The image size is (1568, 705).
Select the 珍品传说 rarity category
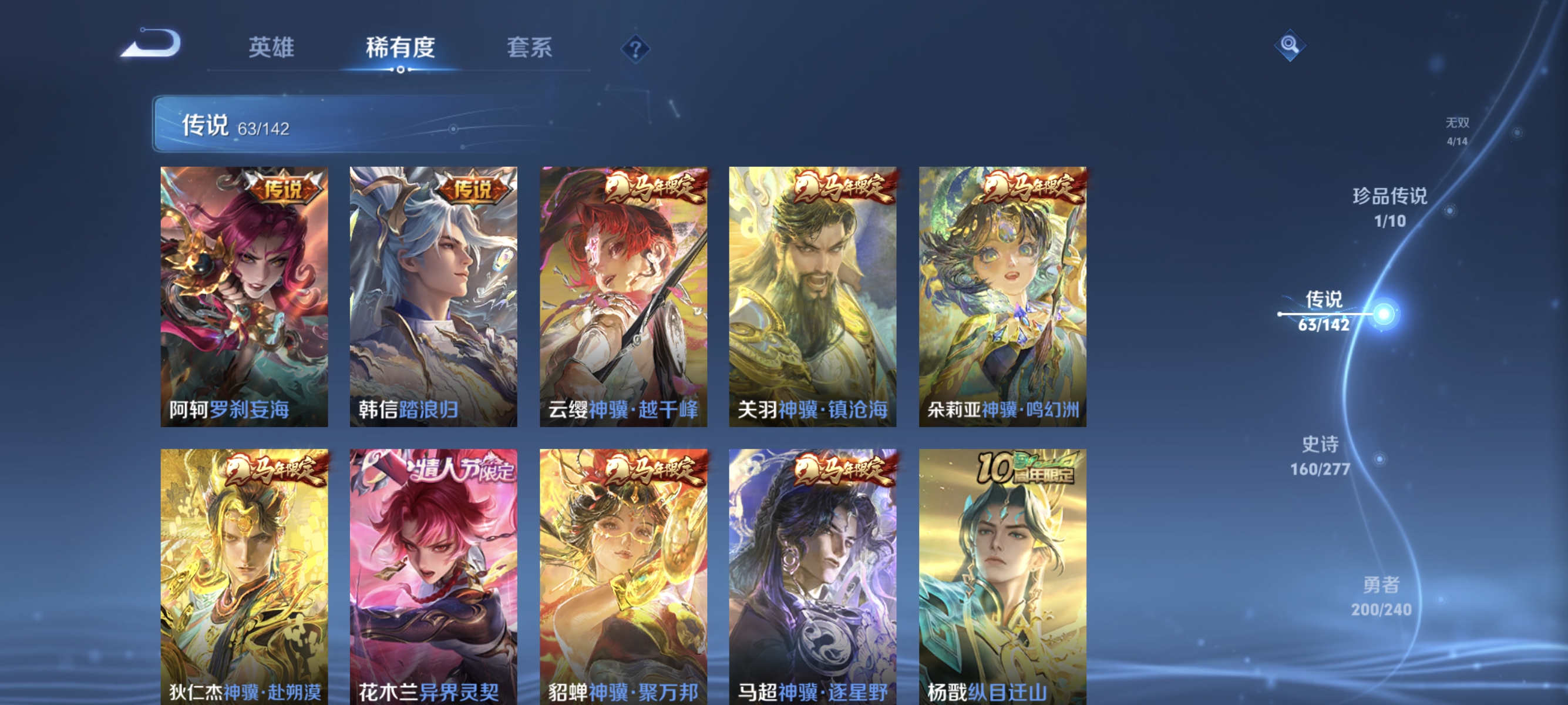[1391, 207]
